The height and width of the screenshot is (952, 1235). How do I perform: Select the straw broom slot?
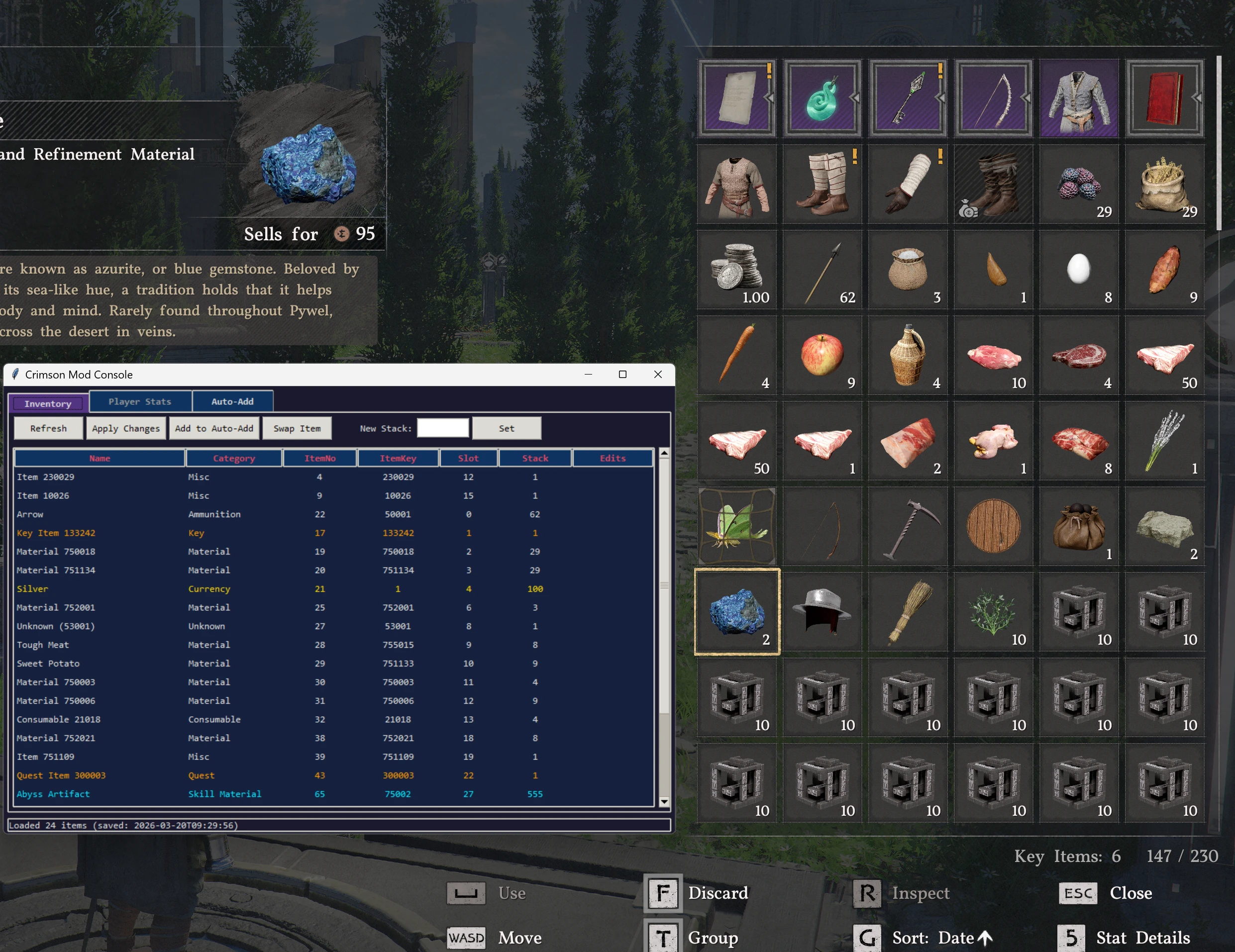point(908,612)
